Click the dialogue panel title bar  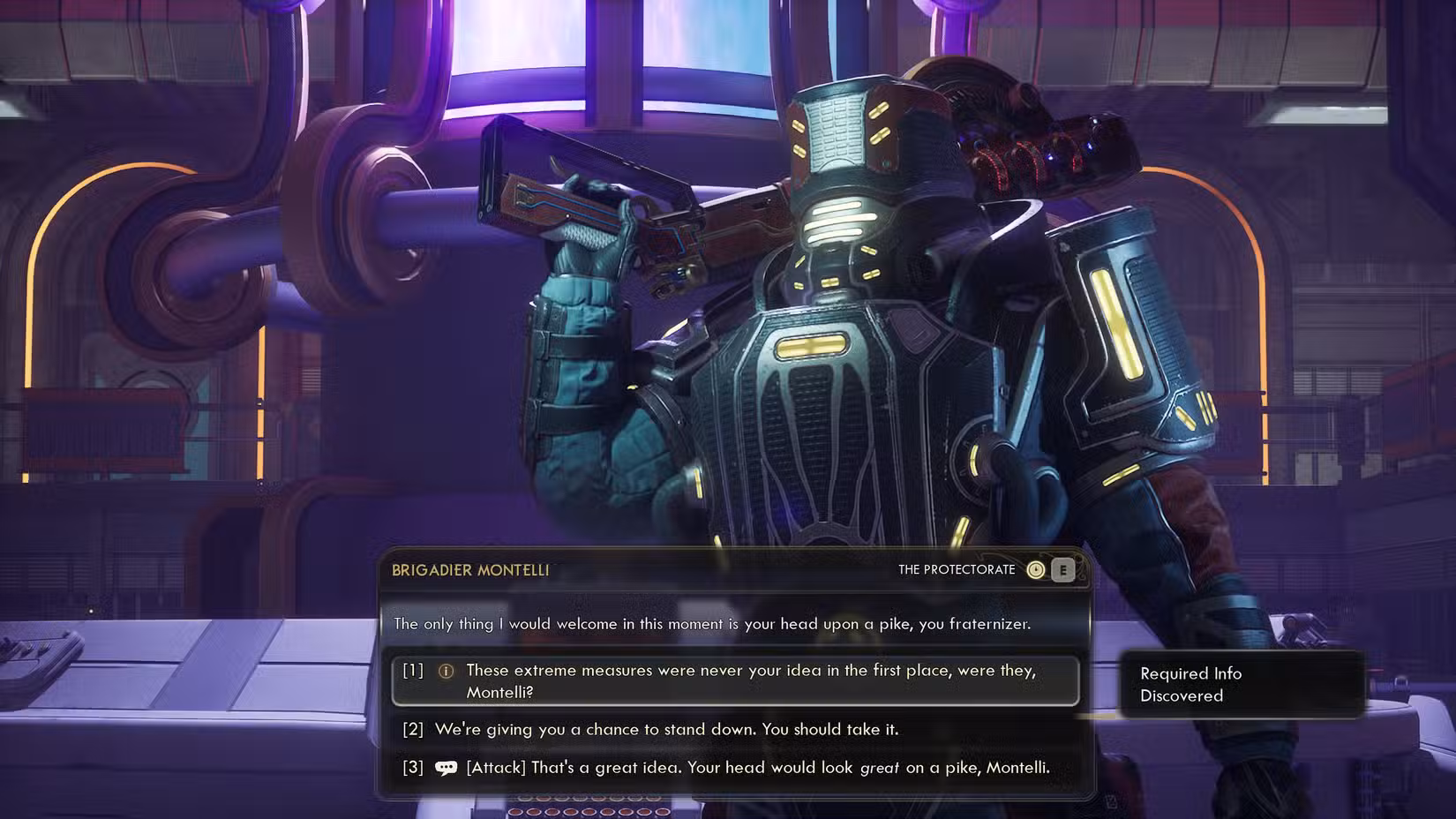point(739,570)
